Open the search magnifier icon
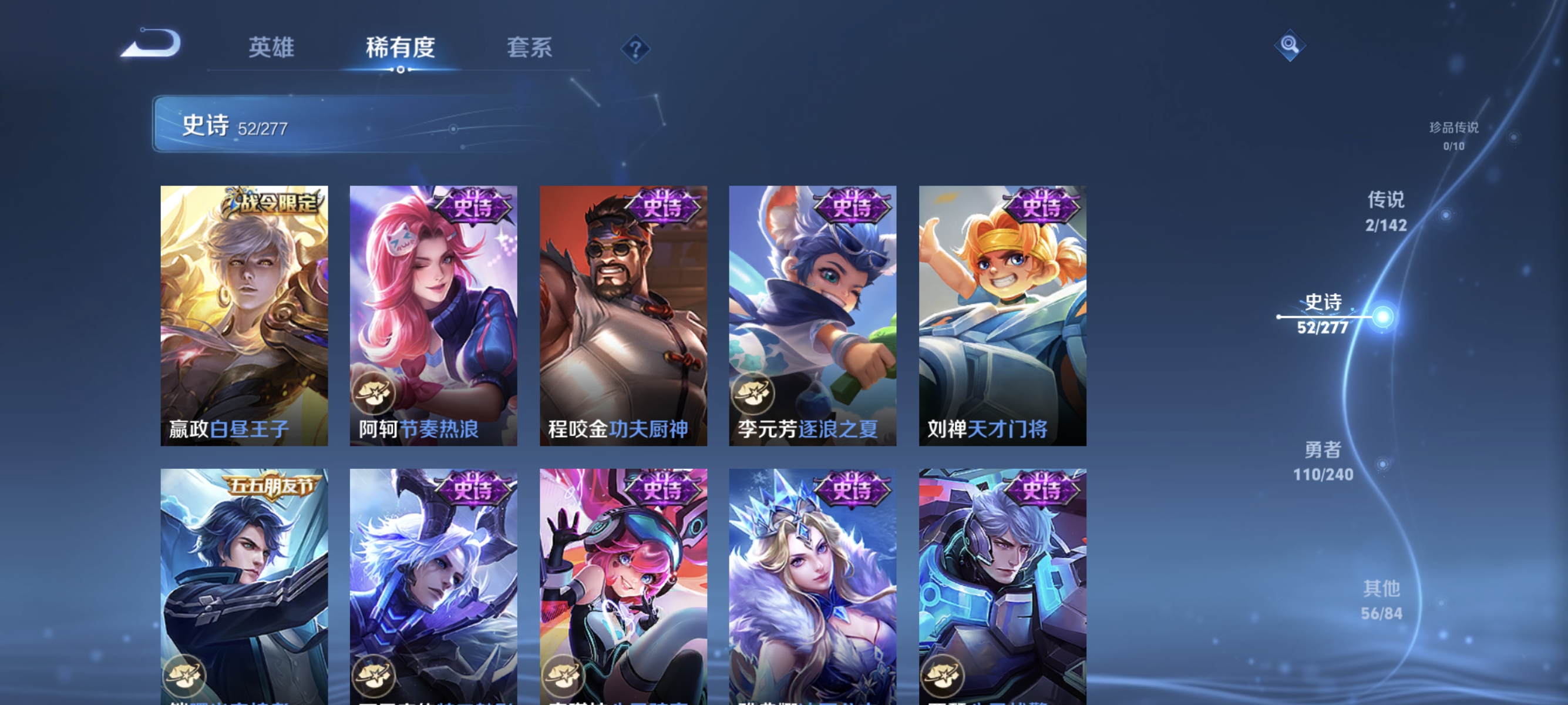The width and height of the screenshot is (1568, 705). 1290,46
